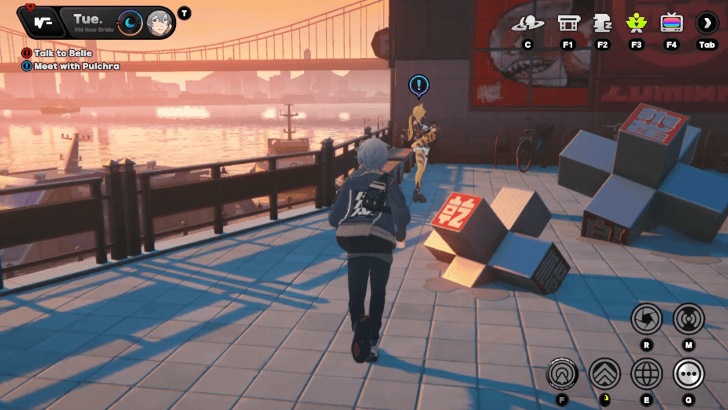
Task: Open the pulse-line menu button at top-left
Action: (x=40, y=21)
